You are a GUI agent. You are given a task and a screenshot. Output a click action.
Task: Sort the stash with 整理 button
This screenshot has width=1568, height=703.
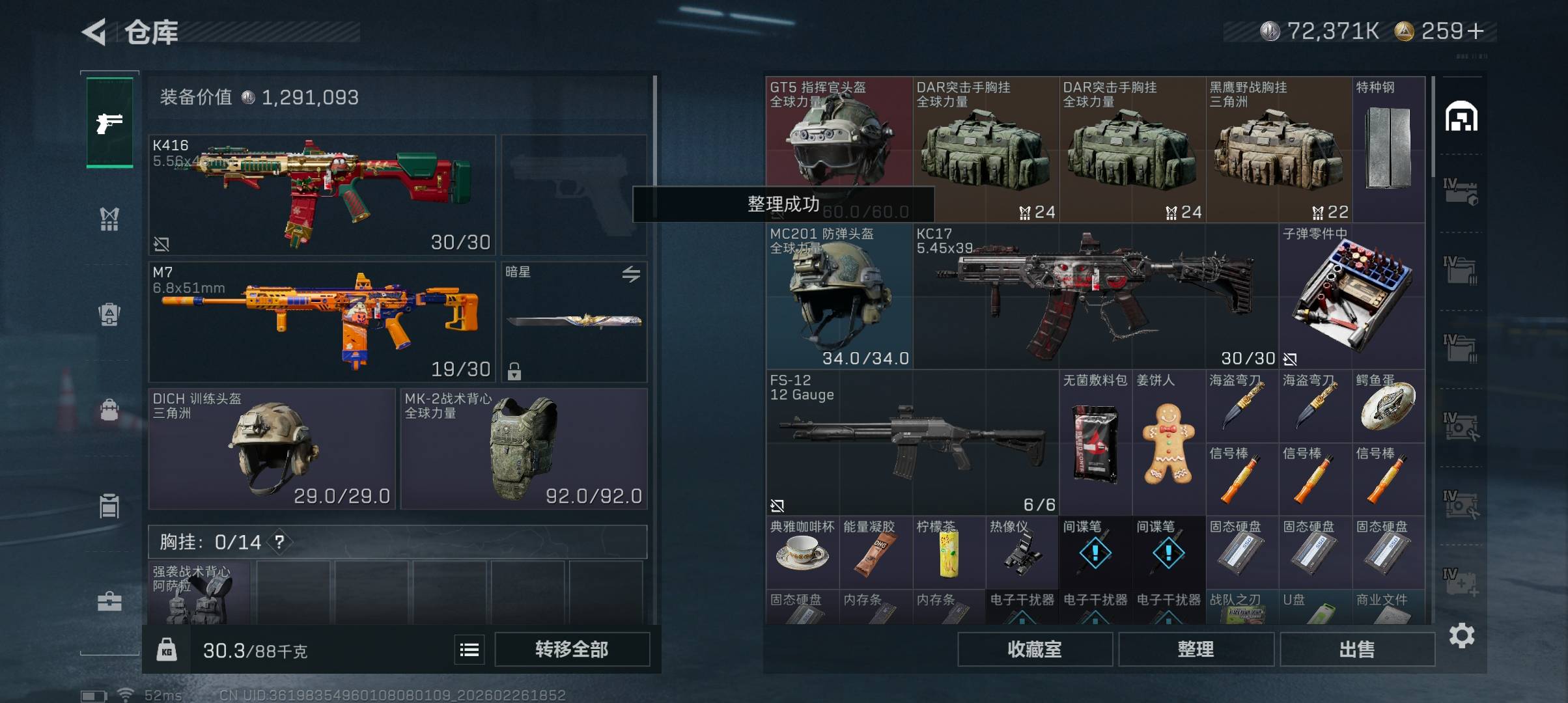click(x=1196, y=649)
